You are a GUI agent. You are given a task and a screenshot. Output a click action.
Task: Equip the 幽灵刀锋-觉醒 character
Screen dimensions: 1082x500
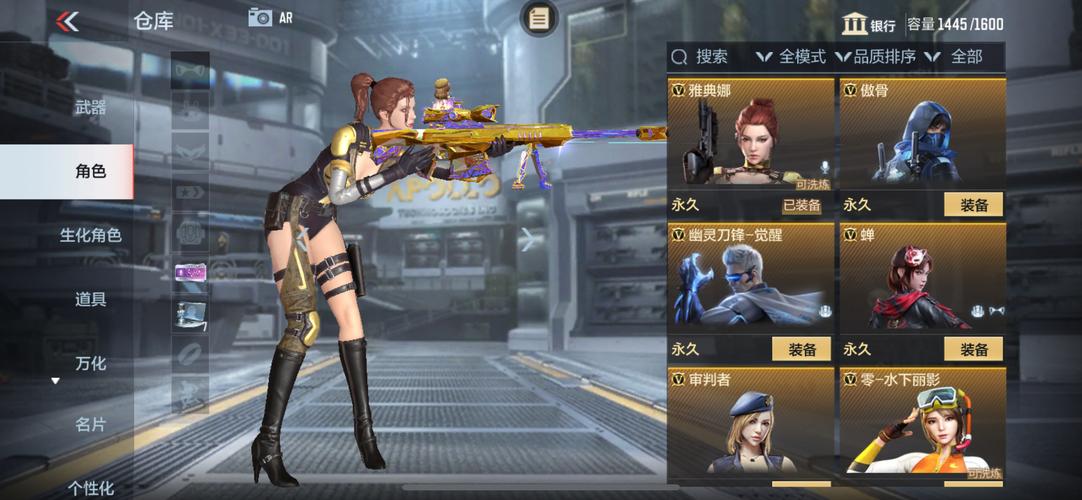click(x=801, y=349)
